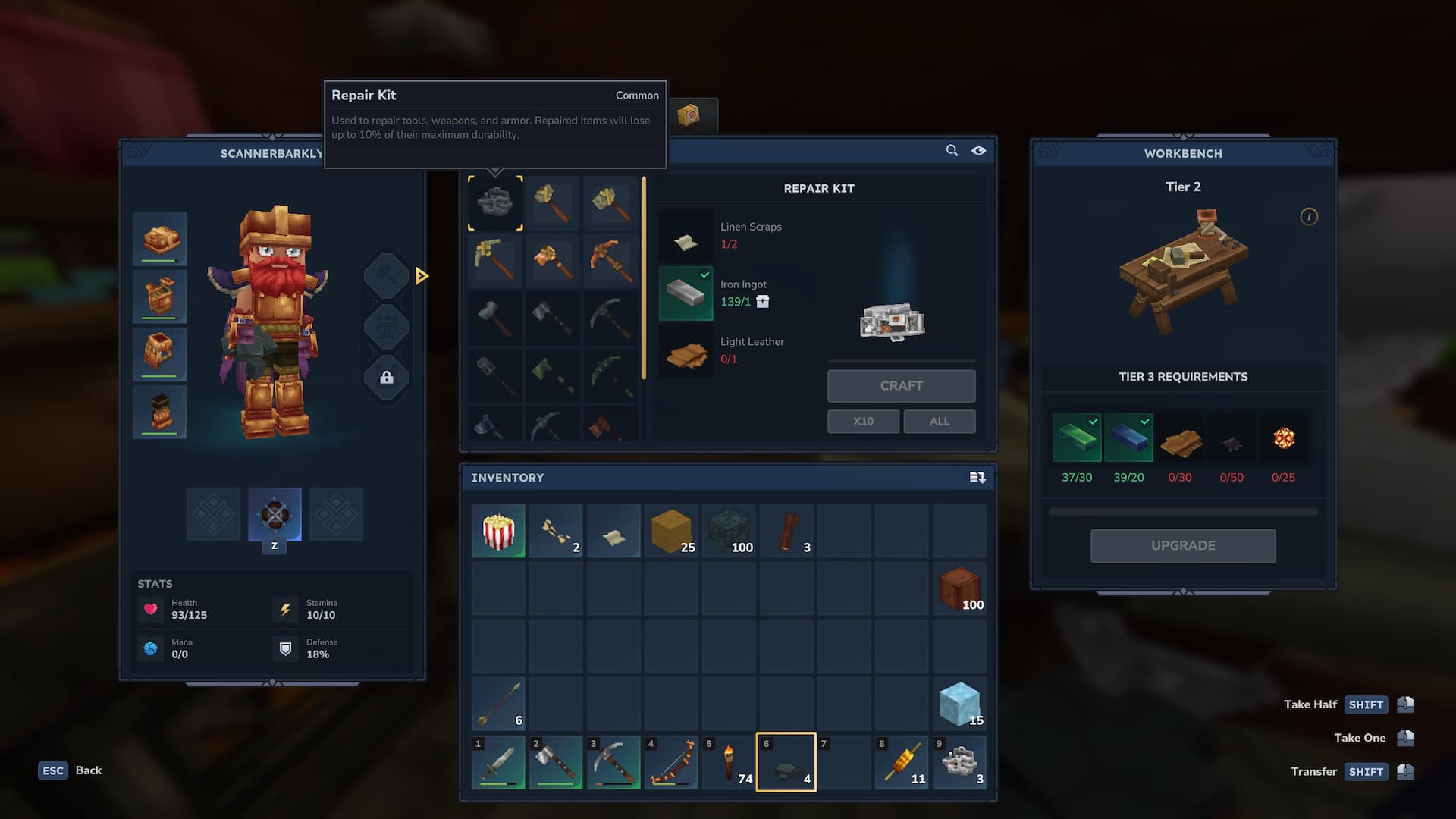Image resolution: width=1456 pixels, height=819 pixels.
Task: Click the ice block stack of 15
Action: pyautogui.click(x=959, y=704)
